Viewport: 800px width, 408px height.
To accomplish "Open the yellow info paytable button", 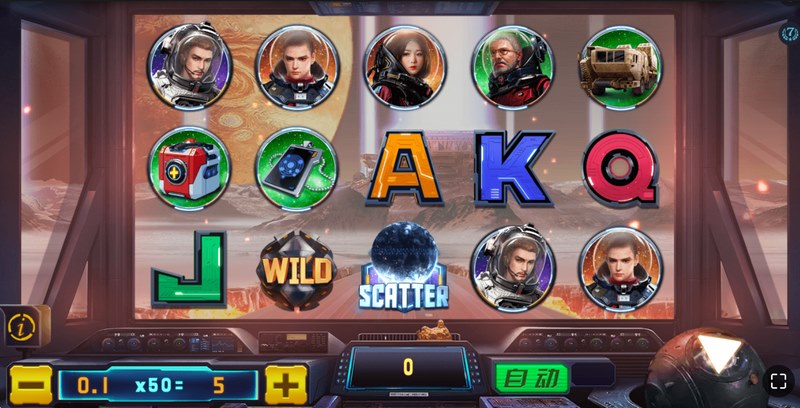I will (19, 326).
